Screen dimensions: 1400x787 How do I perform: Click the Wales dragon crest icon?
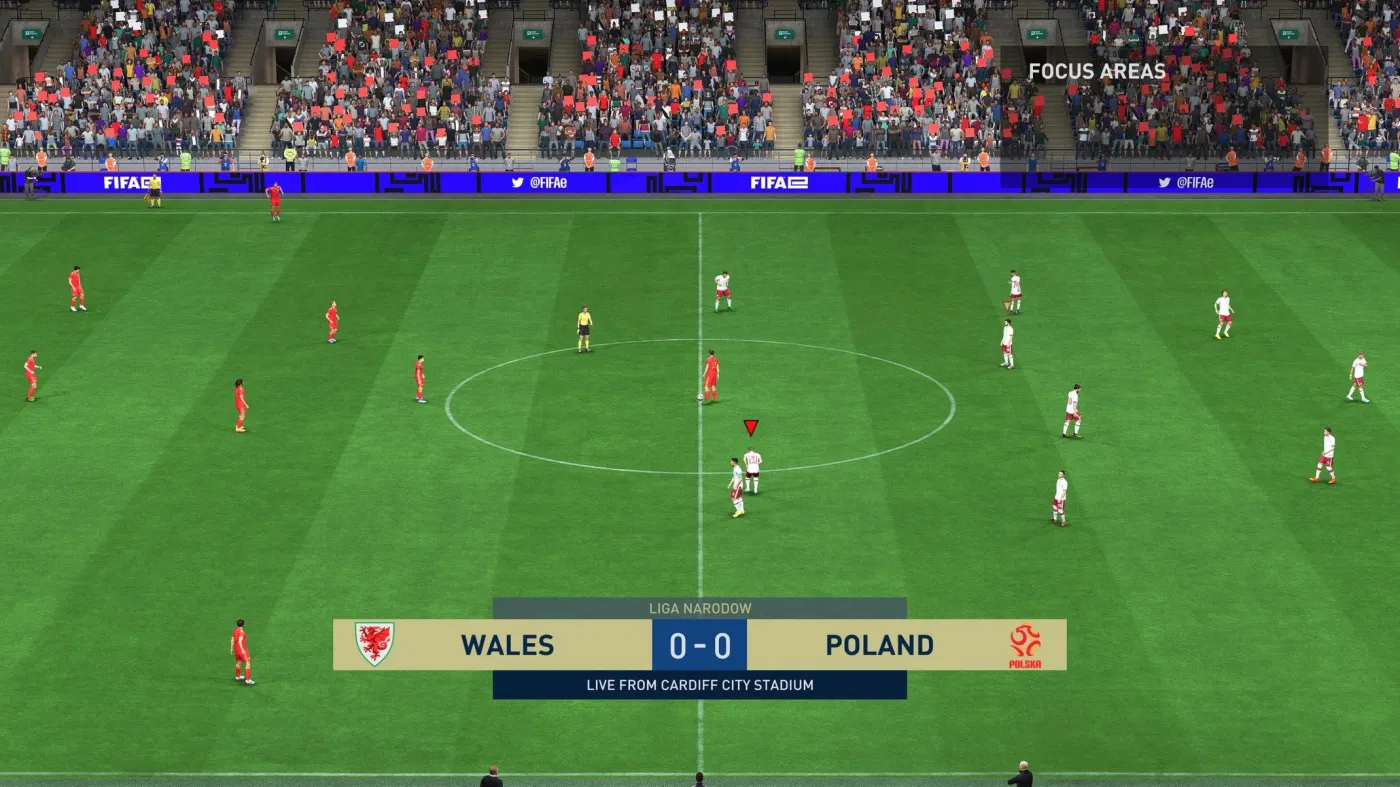tap(374, 645)
